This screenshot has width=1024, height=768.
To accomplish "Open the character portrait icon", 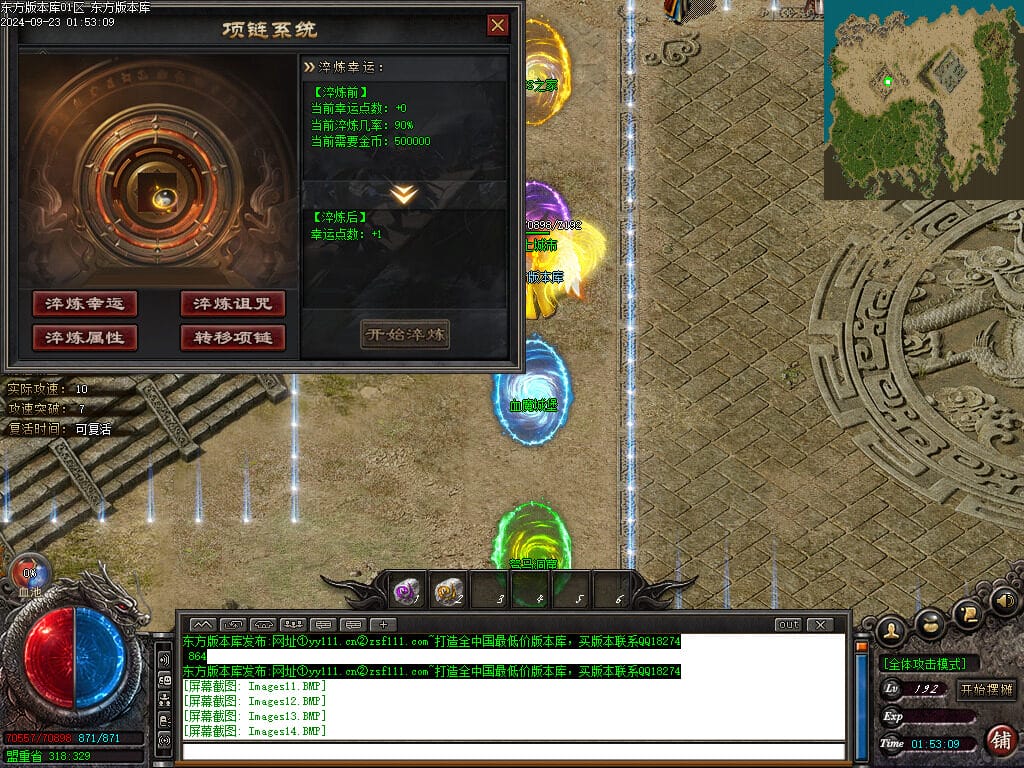I will tap(890, 629).
